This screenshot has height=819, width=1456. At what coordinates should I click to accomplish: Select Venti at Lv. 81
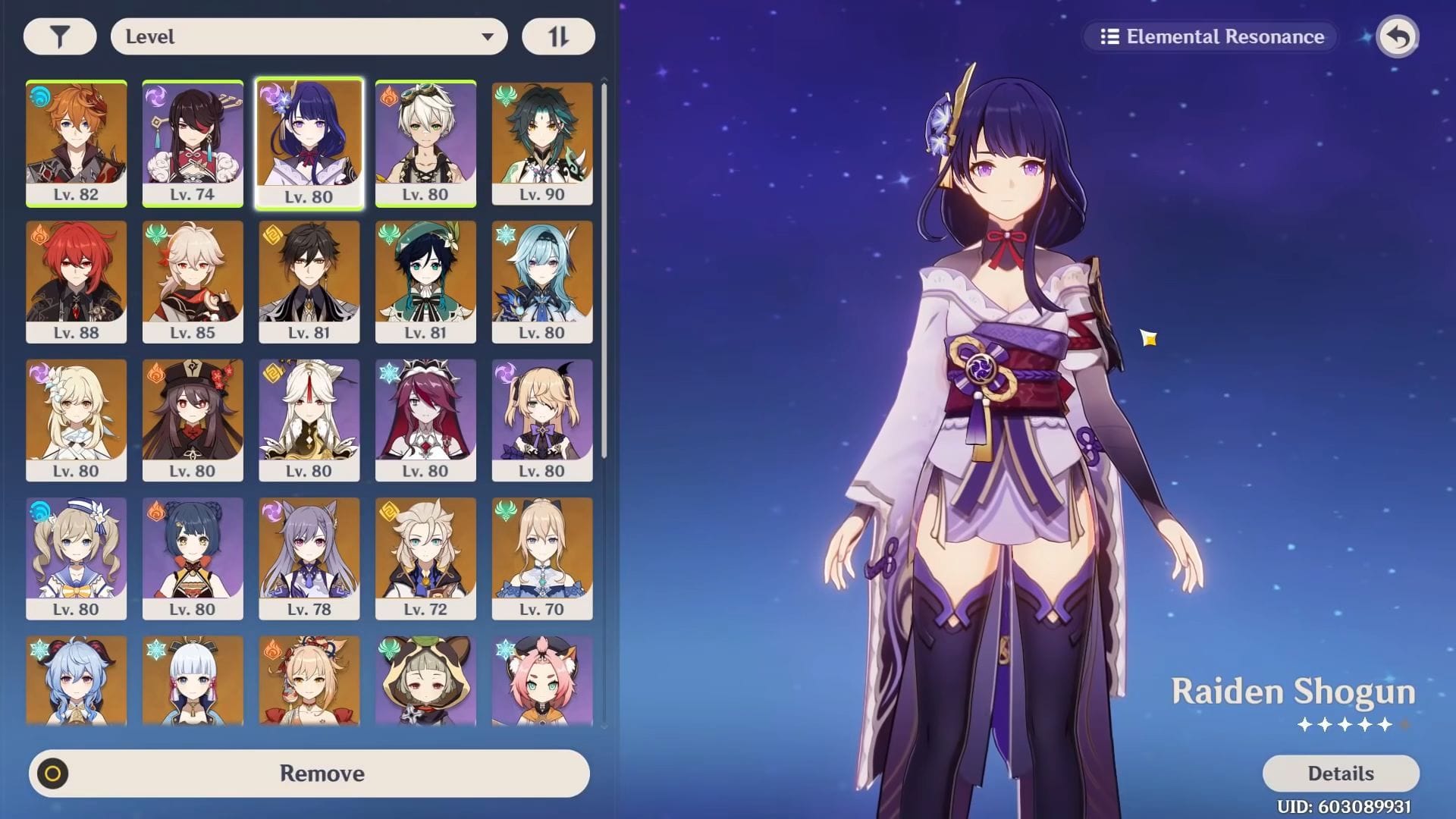(x=425, y=281)
